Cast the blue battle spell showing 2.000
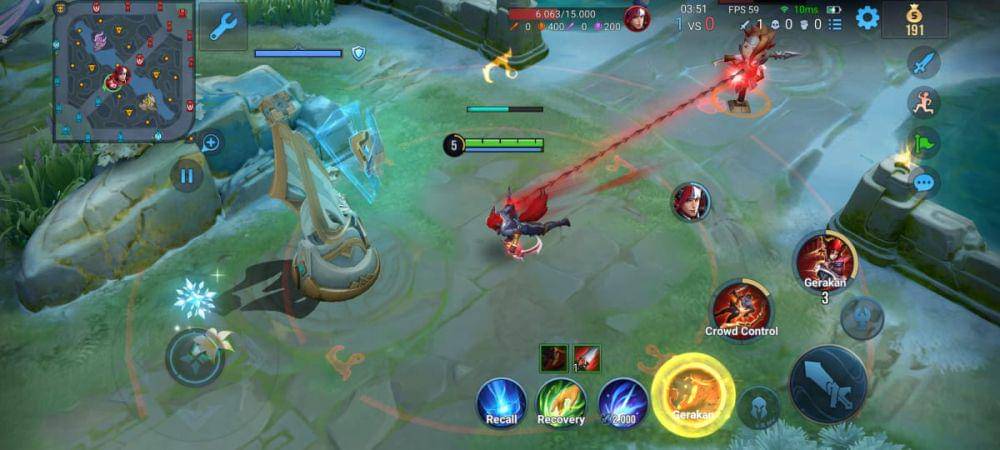The height and width of the screenshot is (450, 1000). coord(623,402)
